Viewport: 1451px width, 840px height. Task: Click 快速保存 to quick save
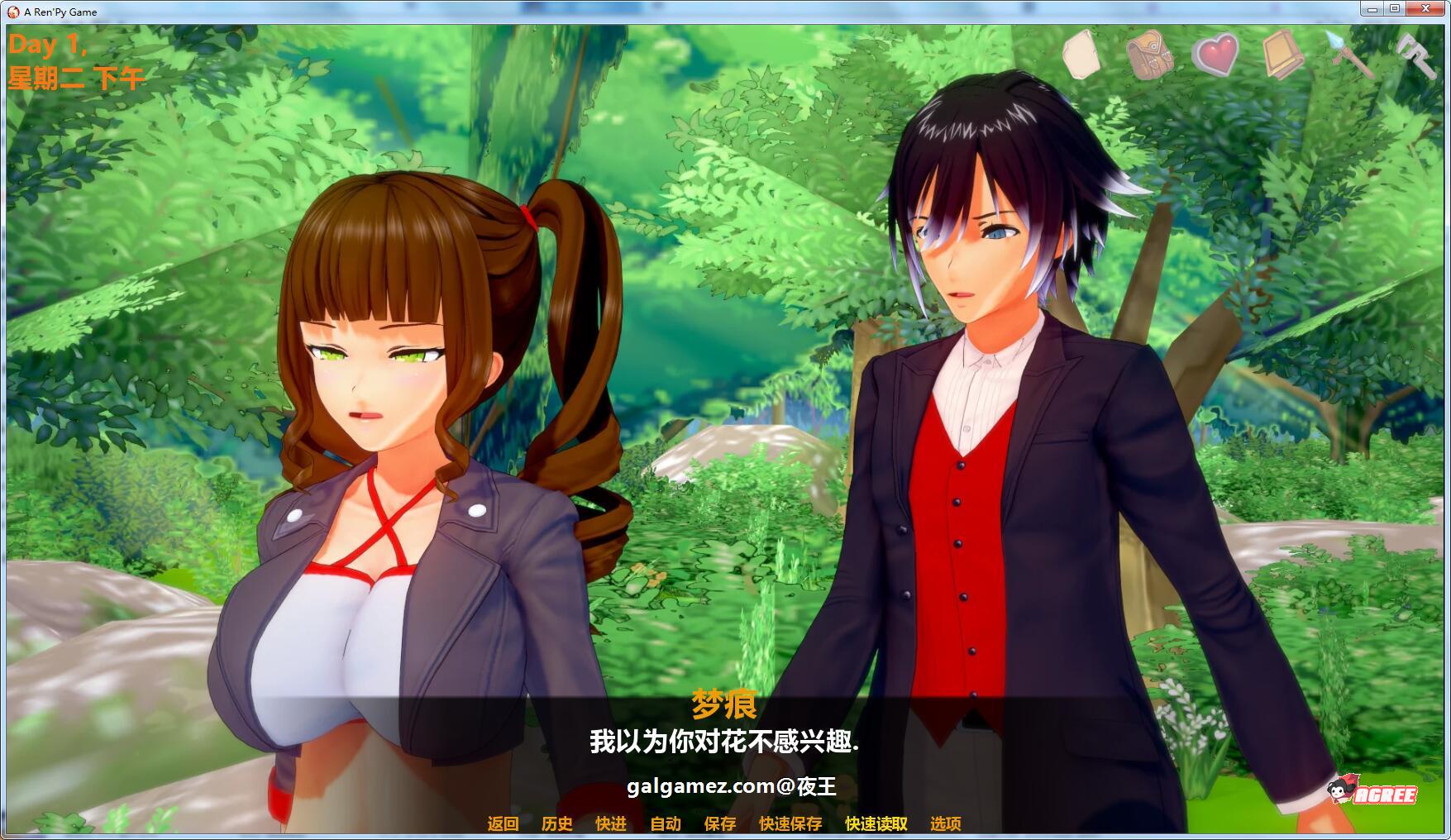click(789, 823)
